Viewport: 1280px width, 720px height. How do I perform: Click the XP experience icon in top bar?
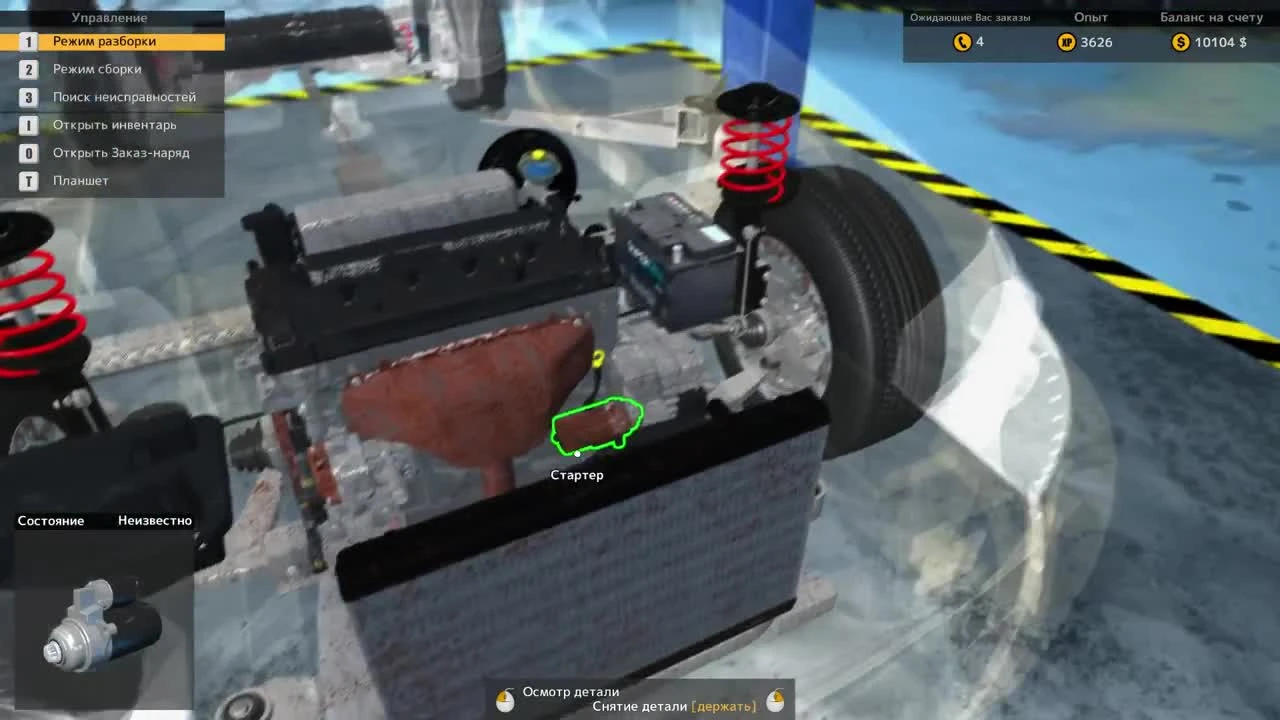(x=1068, y=42)
